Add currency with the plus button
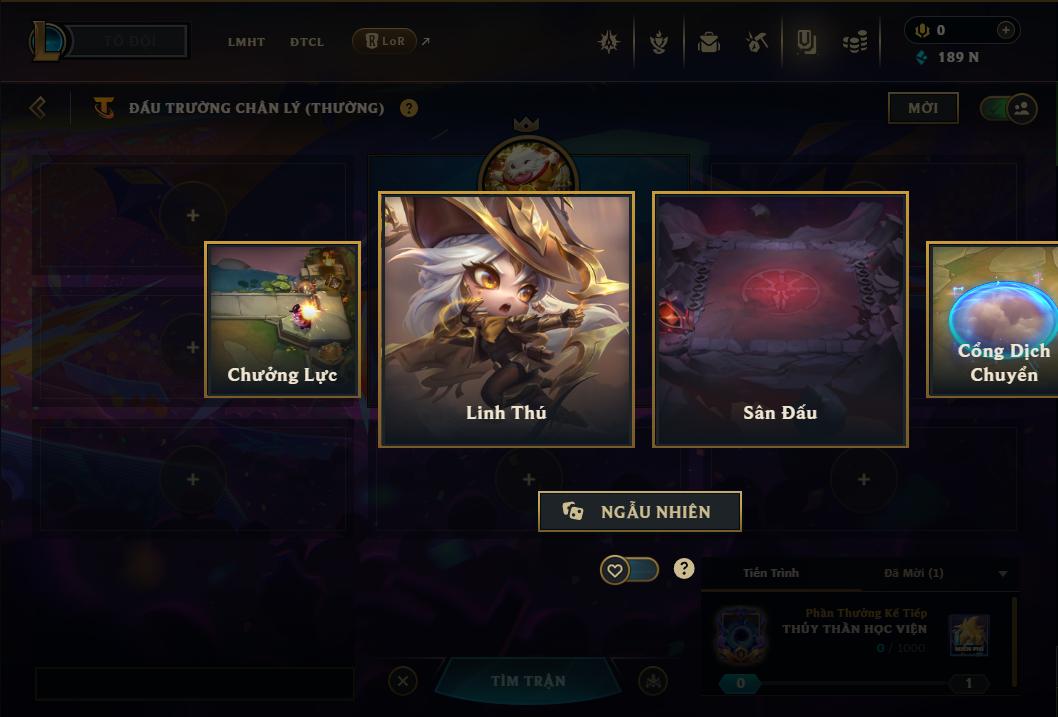The image size is (1058, 717). pos(1006,30)
